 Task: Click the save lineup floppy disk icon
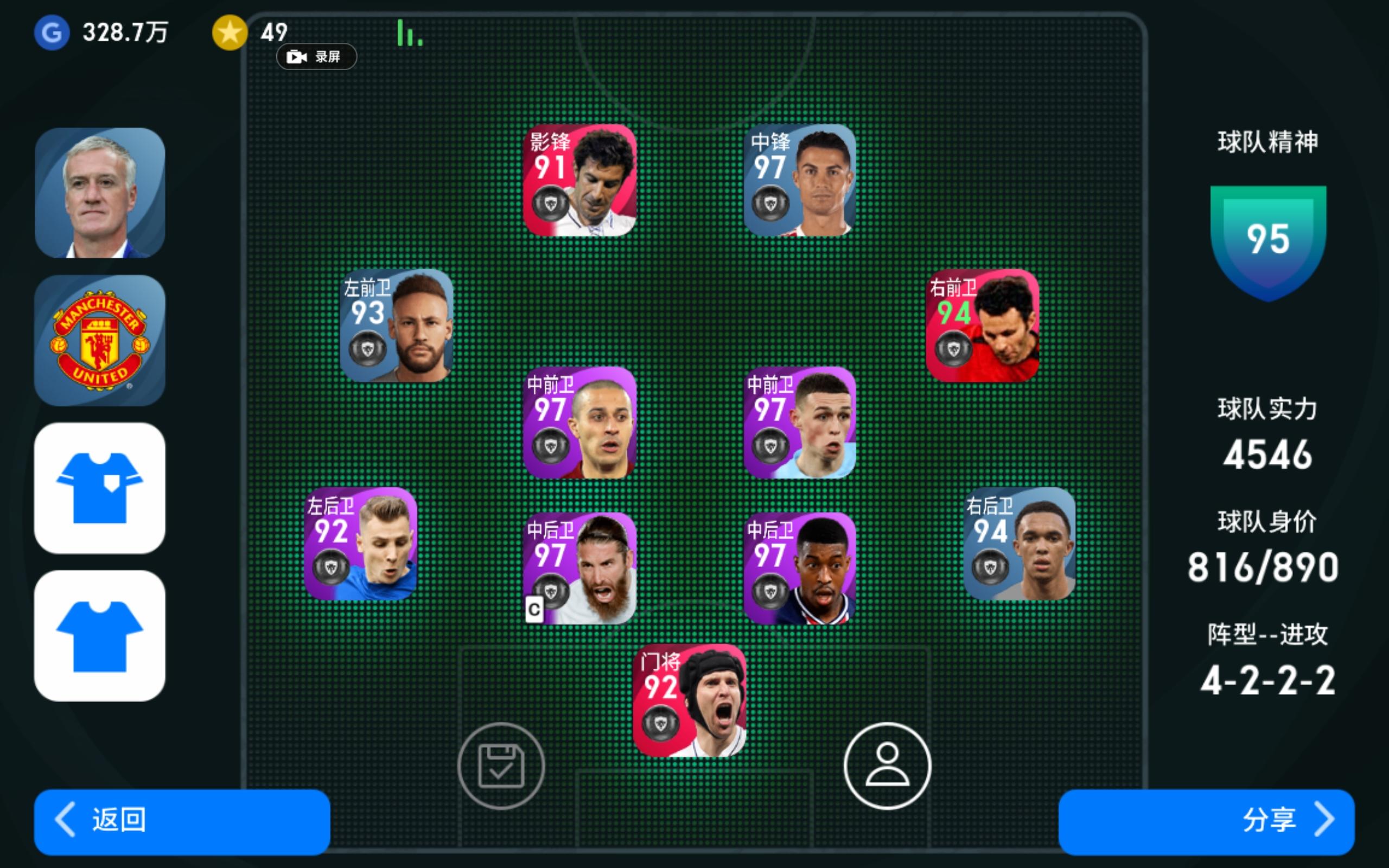tap(502, 767)
